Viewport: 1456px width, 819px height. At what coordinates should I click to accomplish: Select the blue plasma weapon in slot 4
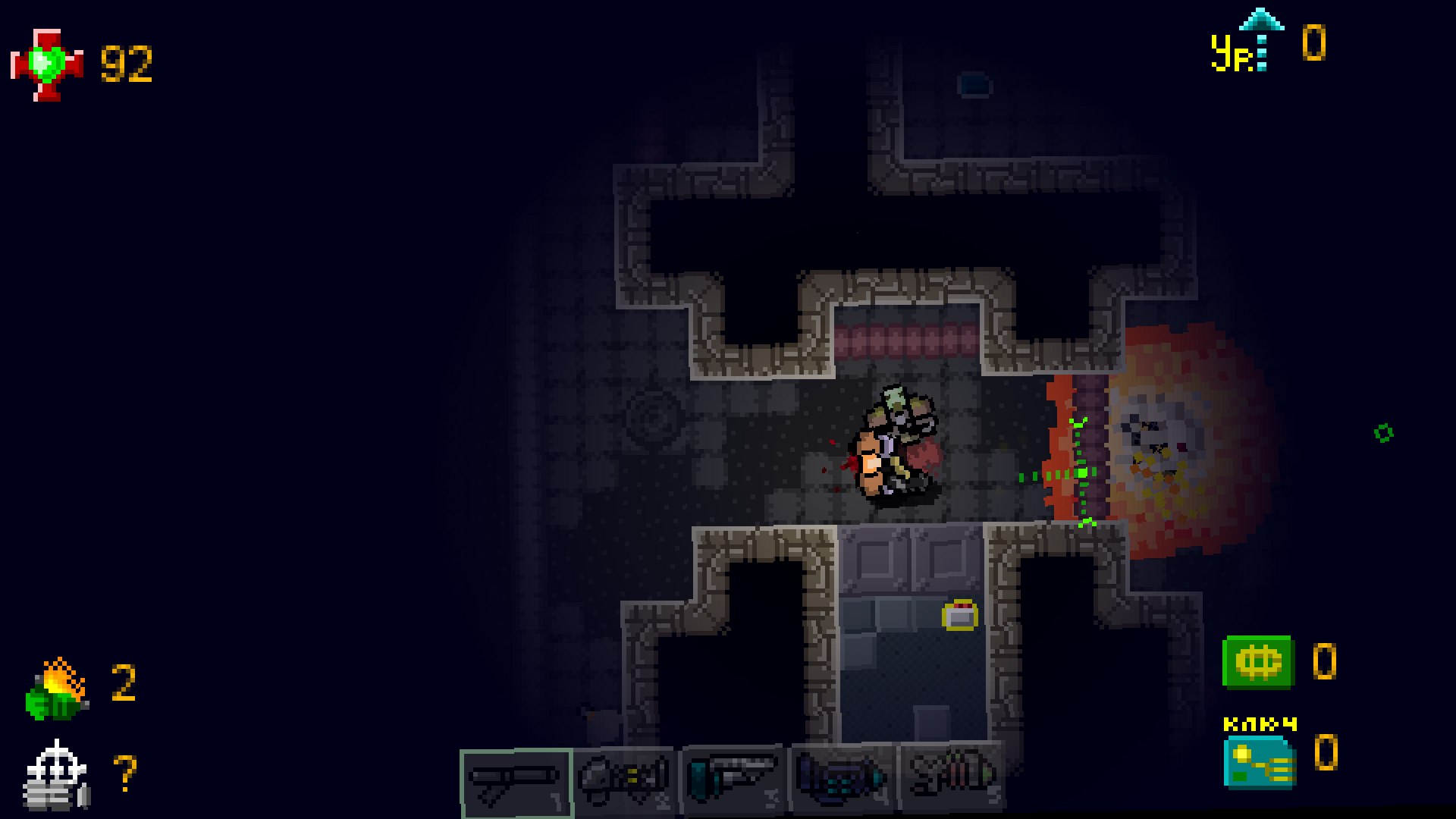pos(842,780)
